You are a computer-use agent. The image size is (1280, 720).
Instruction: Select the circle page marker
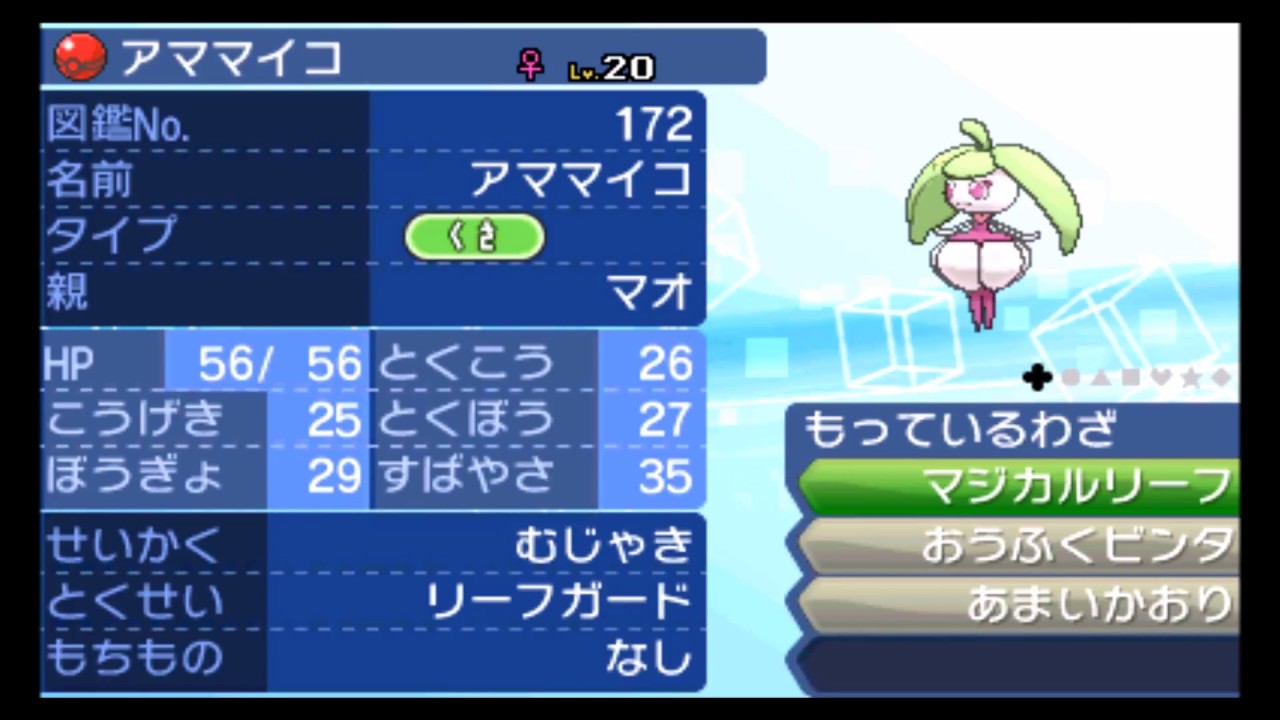(1069, 378)
